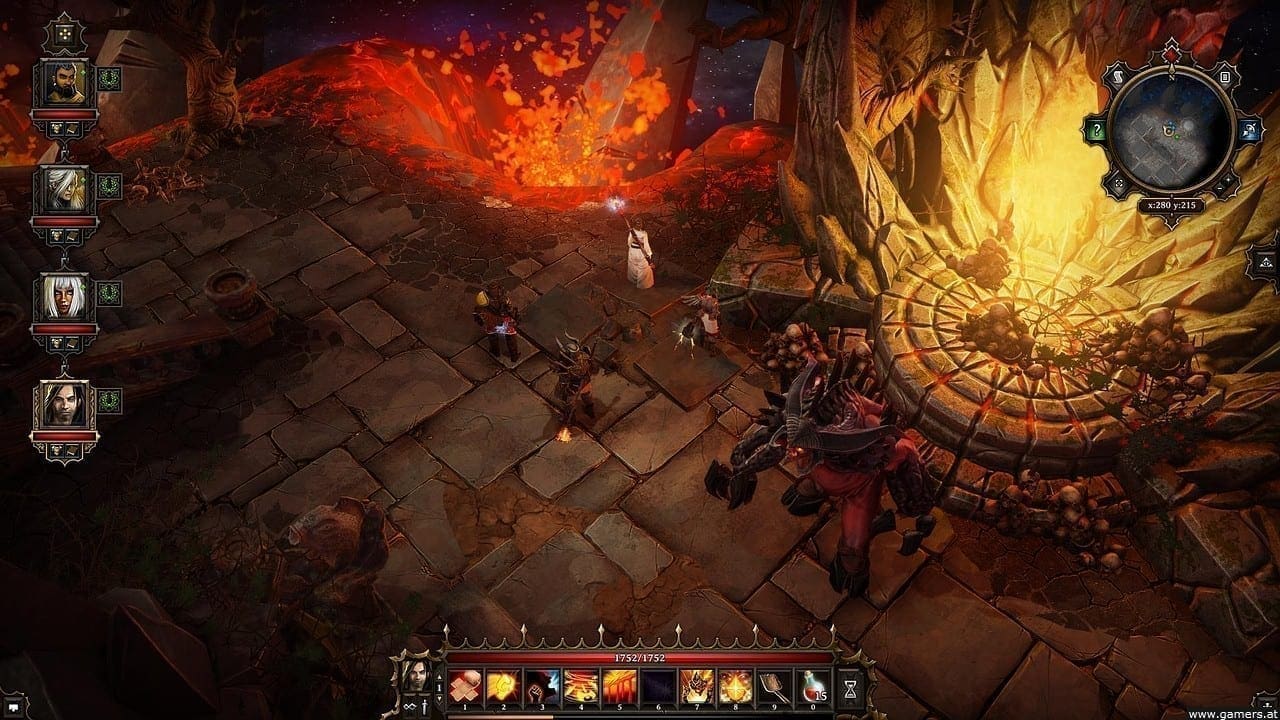1280x720 pixels.
Task: Click the blue icon right of minimap
Action: (1249, 130)
